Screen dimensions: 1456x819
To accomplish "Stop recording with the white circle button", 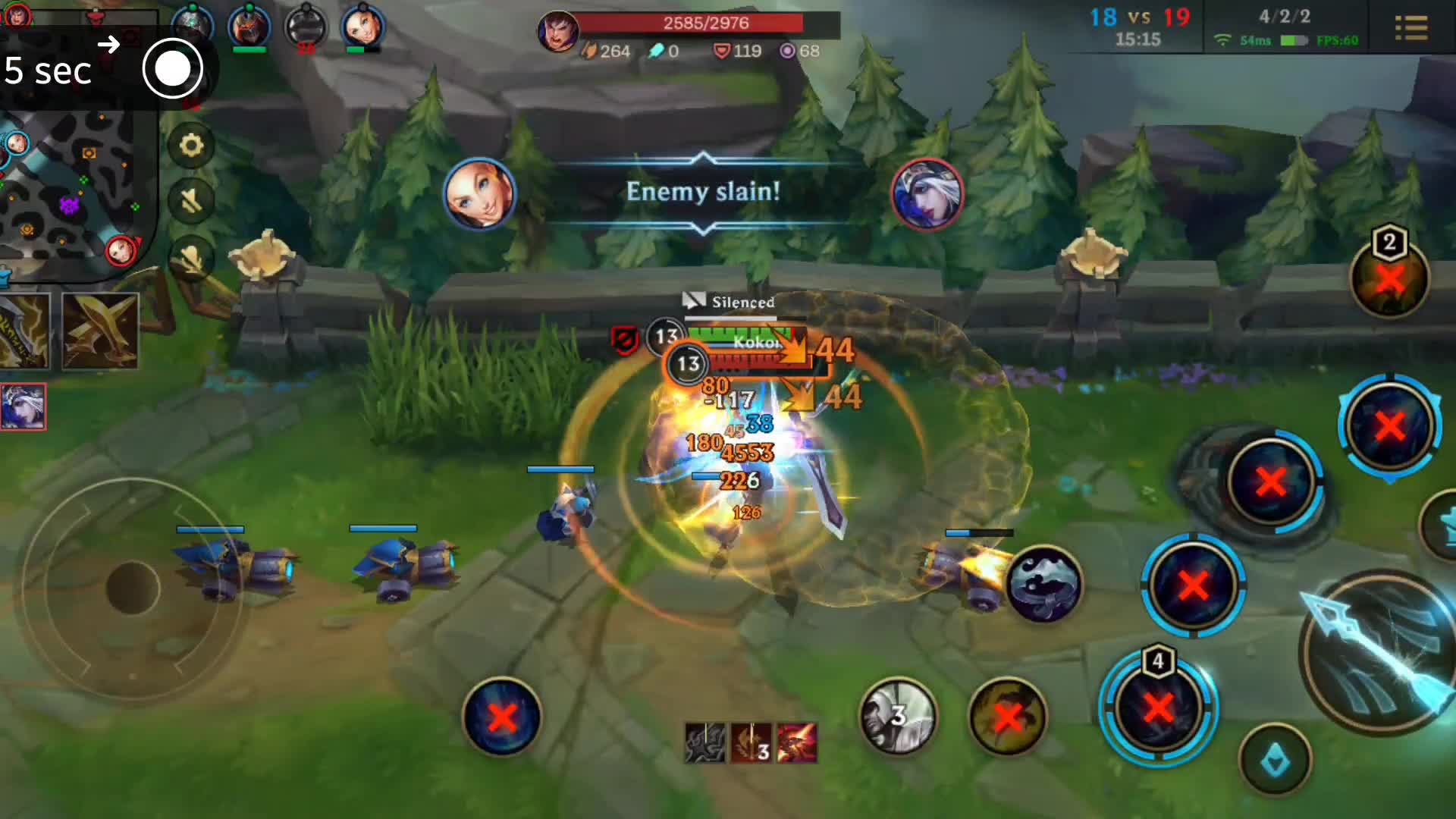I will point(173,68).
